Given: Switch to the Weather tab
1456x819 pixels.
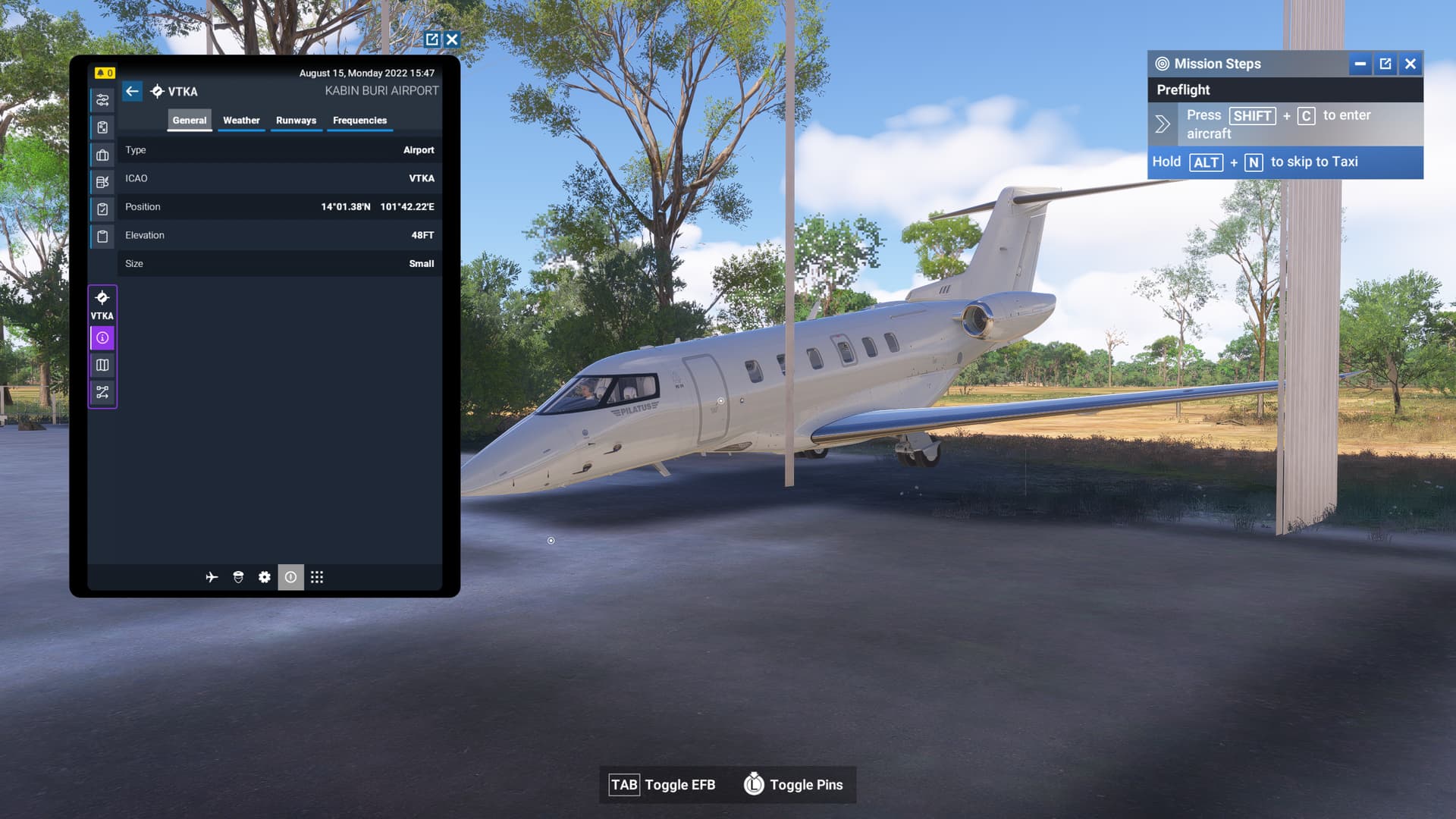Looking at the screenshot, I should [x=240, y=120].
